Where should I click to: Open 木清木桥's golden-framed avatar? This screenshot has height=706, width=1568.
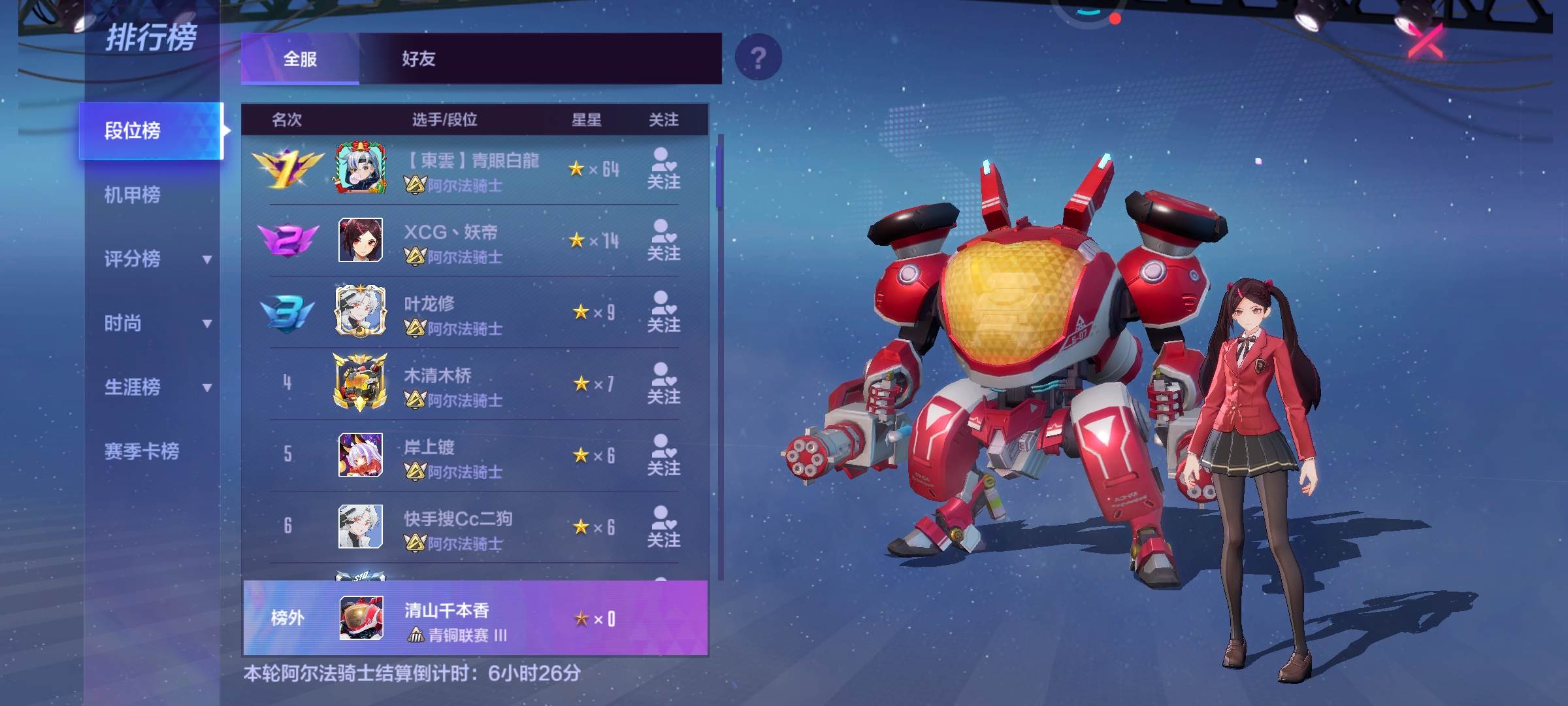[x=361, y=383]
